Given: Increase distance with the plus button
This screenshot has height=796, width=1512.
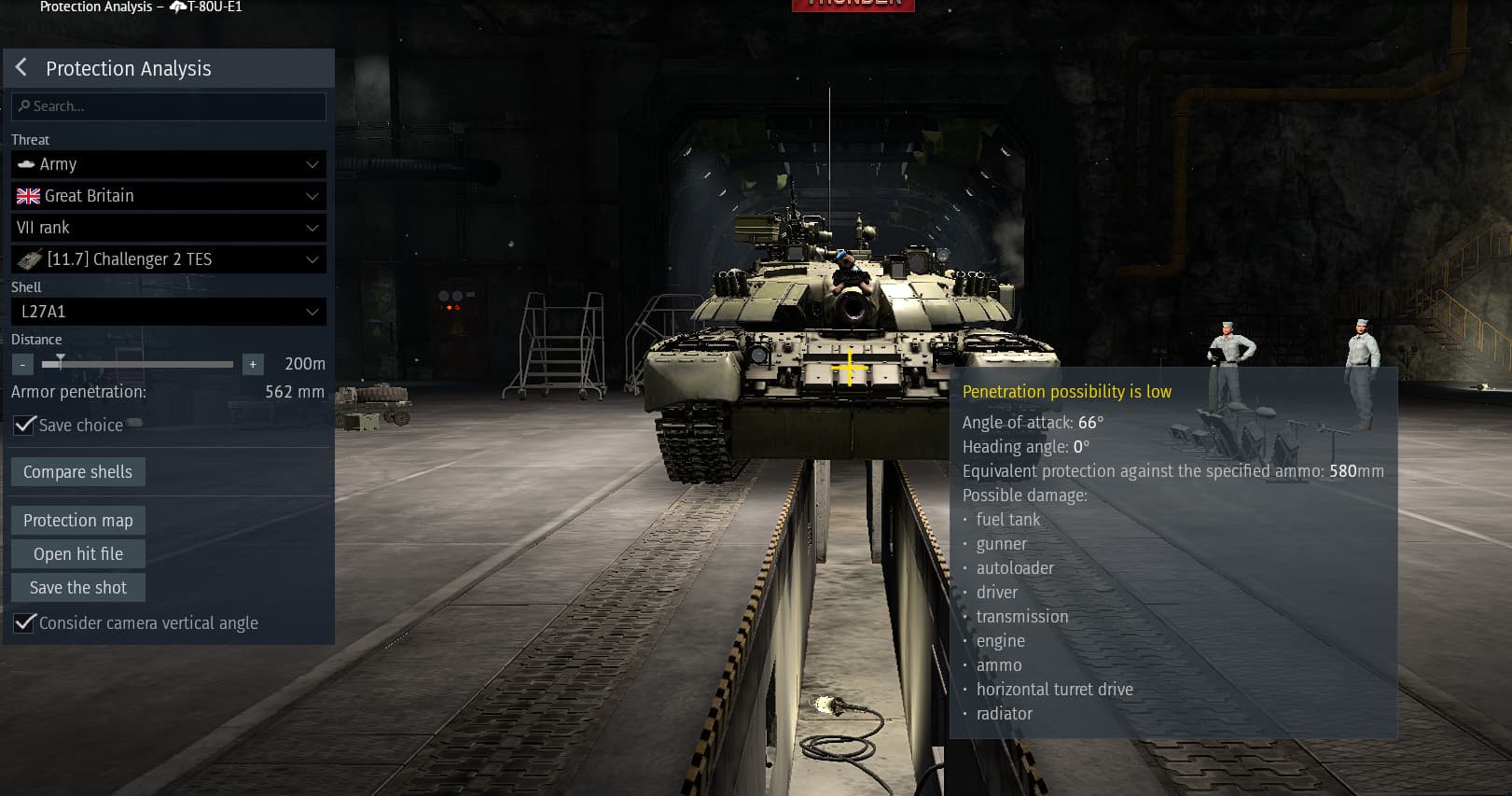Looking at the screenshot, I should [x=252, y=364].
